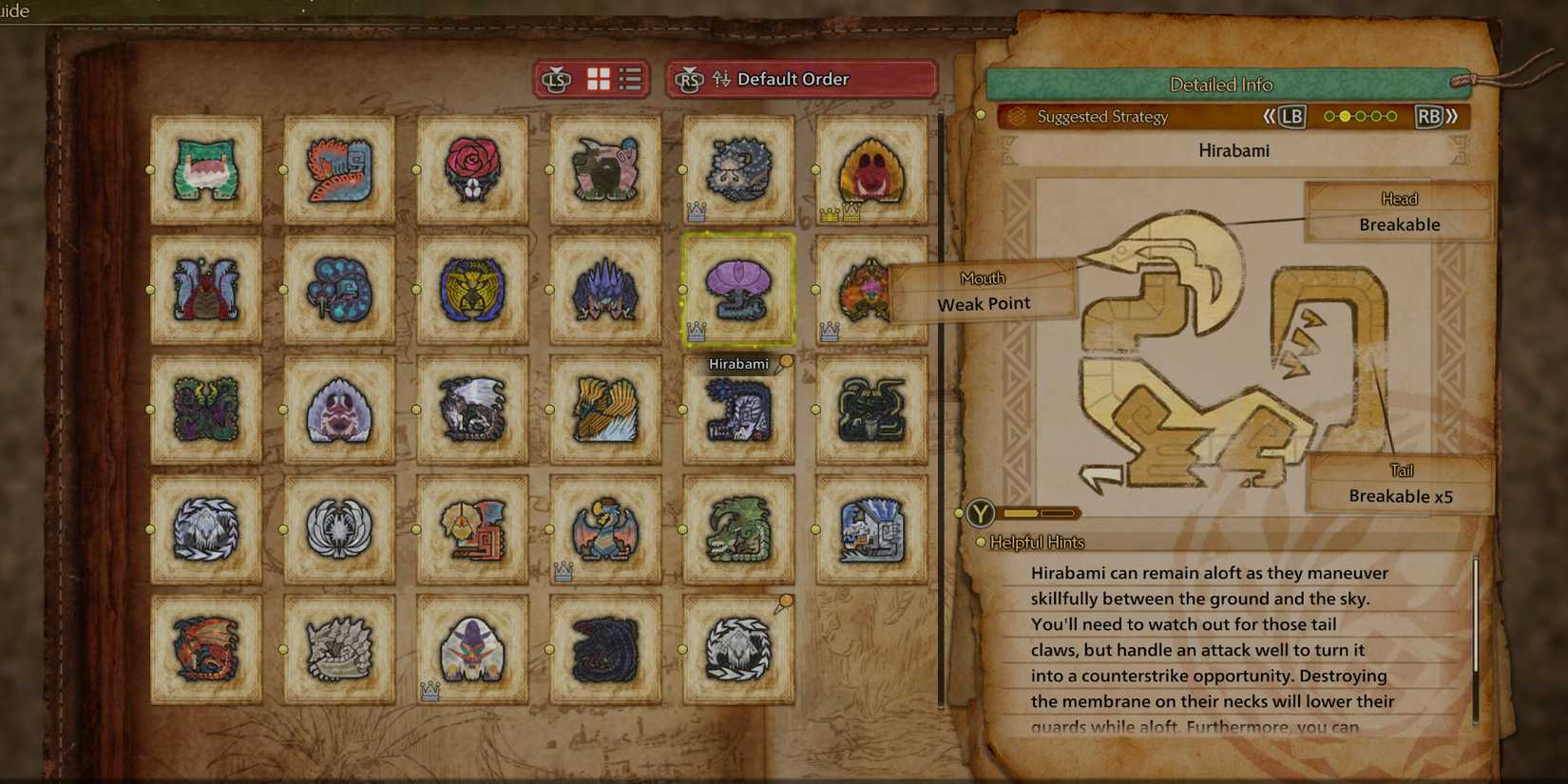1568x784 pixels.
Task: Click the black serpent monster icon
Action: click(x=605, y=651)
